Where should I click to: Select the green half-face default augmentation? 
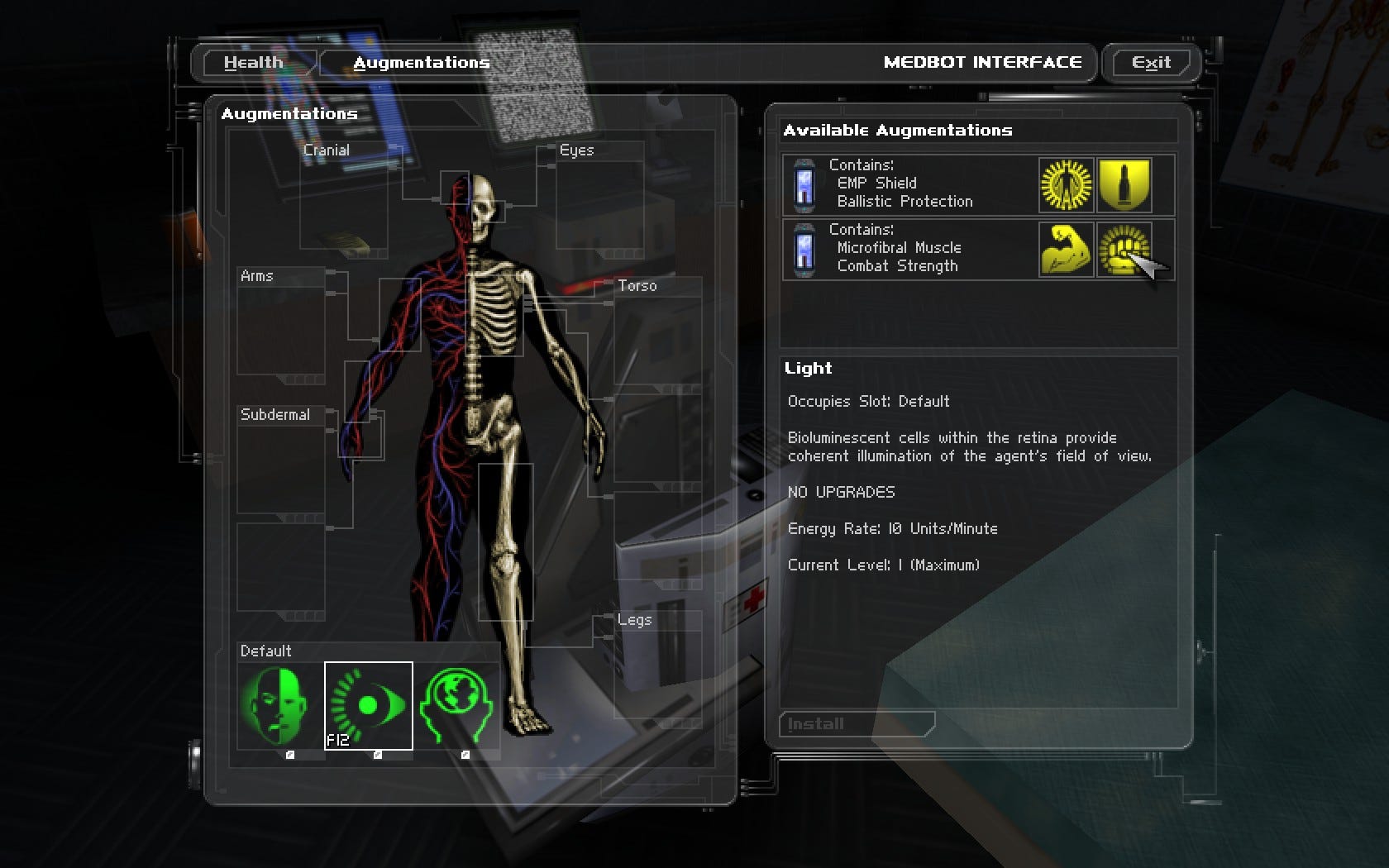(280, 706)
